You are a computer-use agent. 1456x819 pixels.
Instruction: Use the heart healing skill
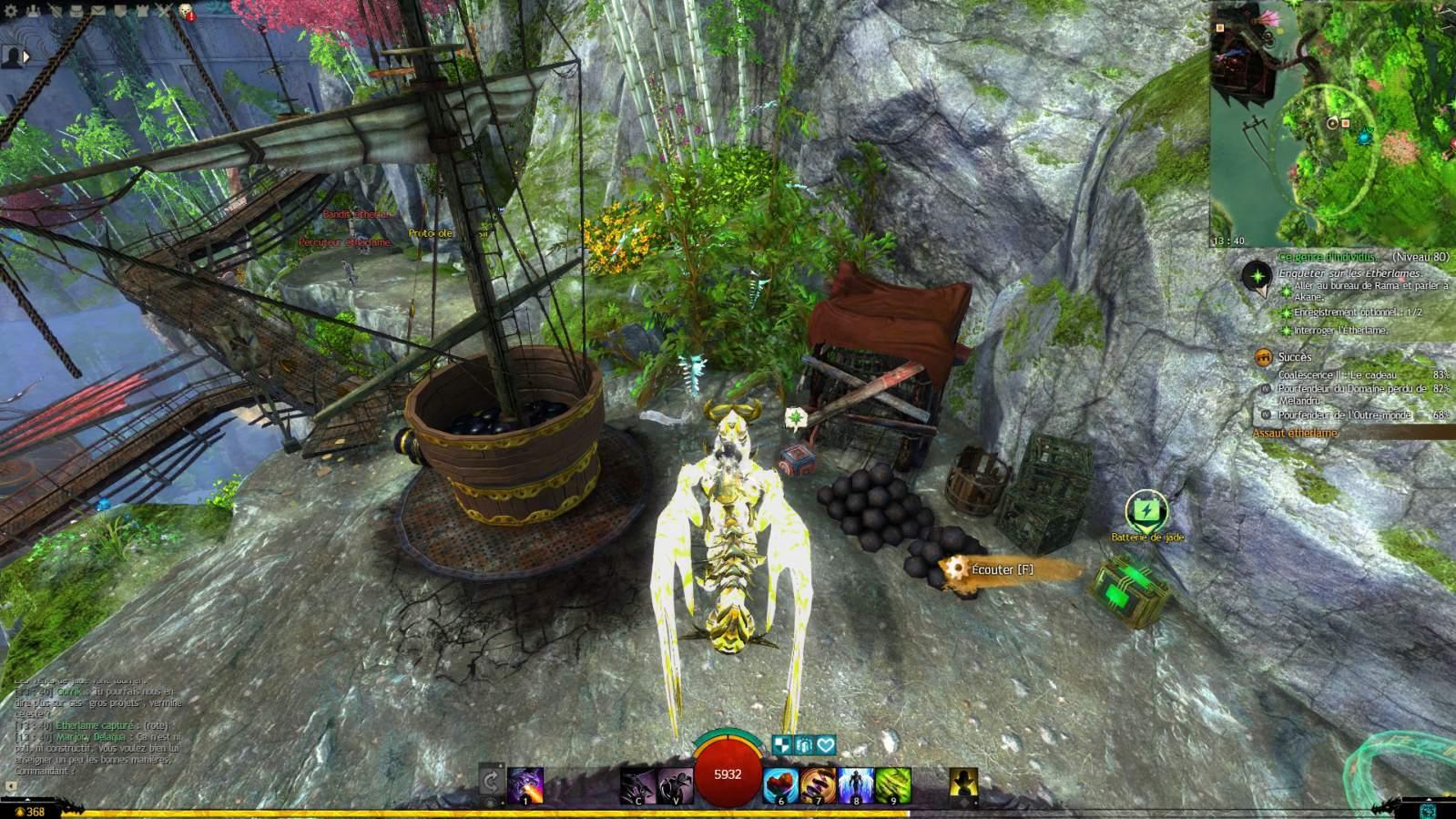780,786
